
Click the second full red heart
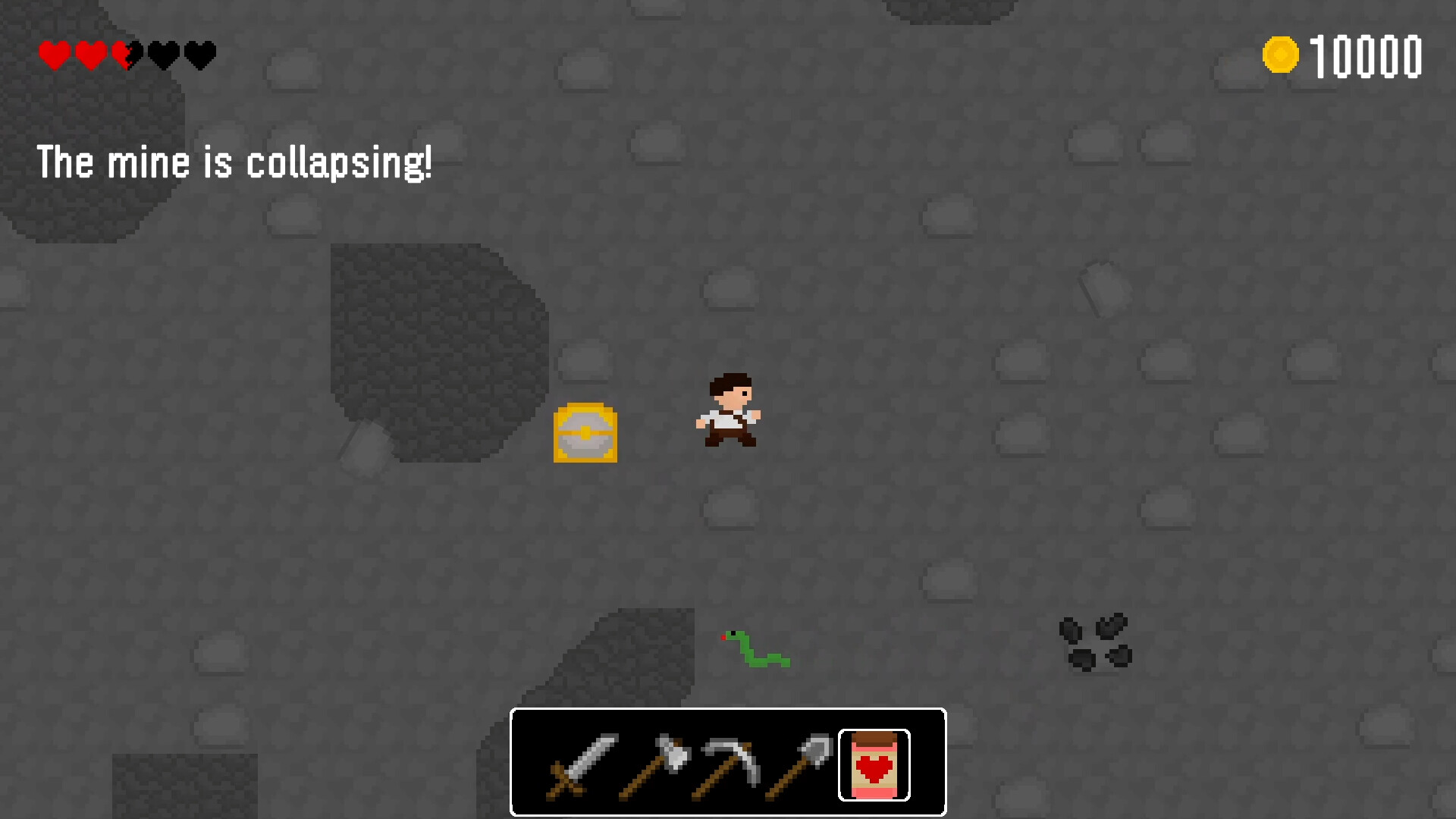[x=90, y=55]
